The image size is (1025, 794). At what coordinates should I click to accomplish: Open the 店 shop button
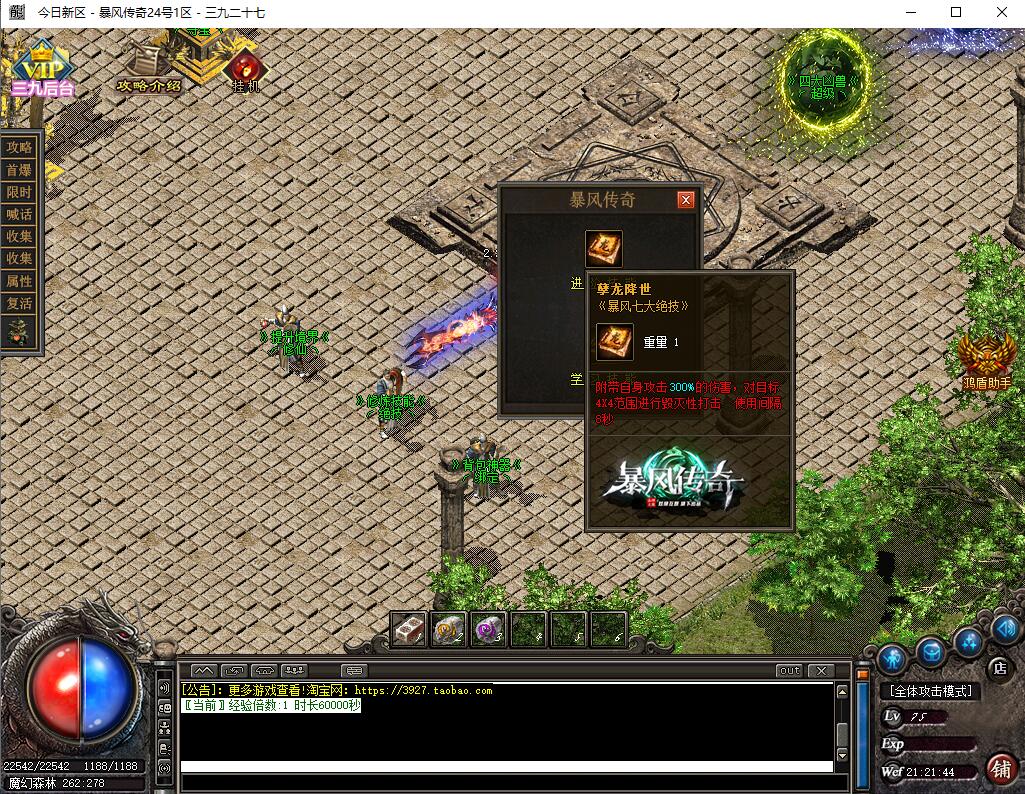point(998,667)
